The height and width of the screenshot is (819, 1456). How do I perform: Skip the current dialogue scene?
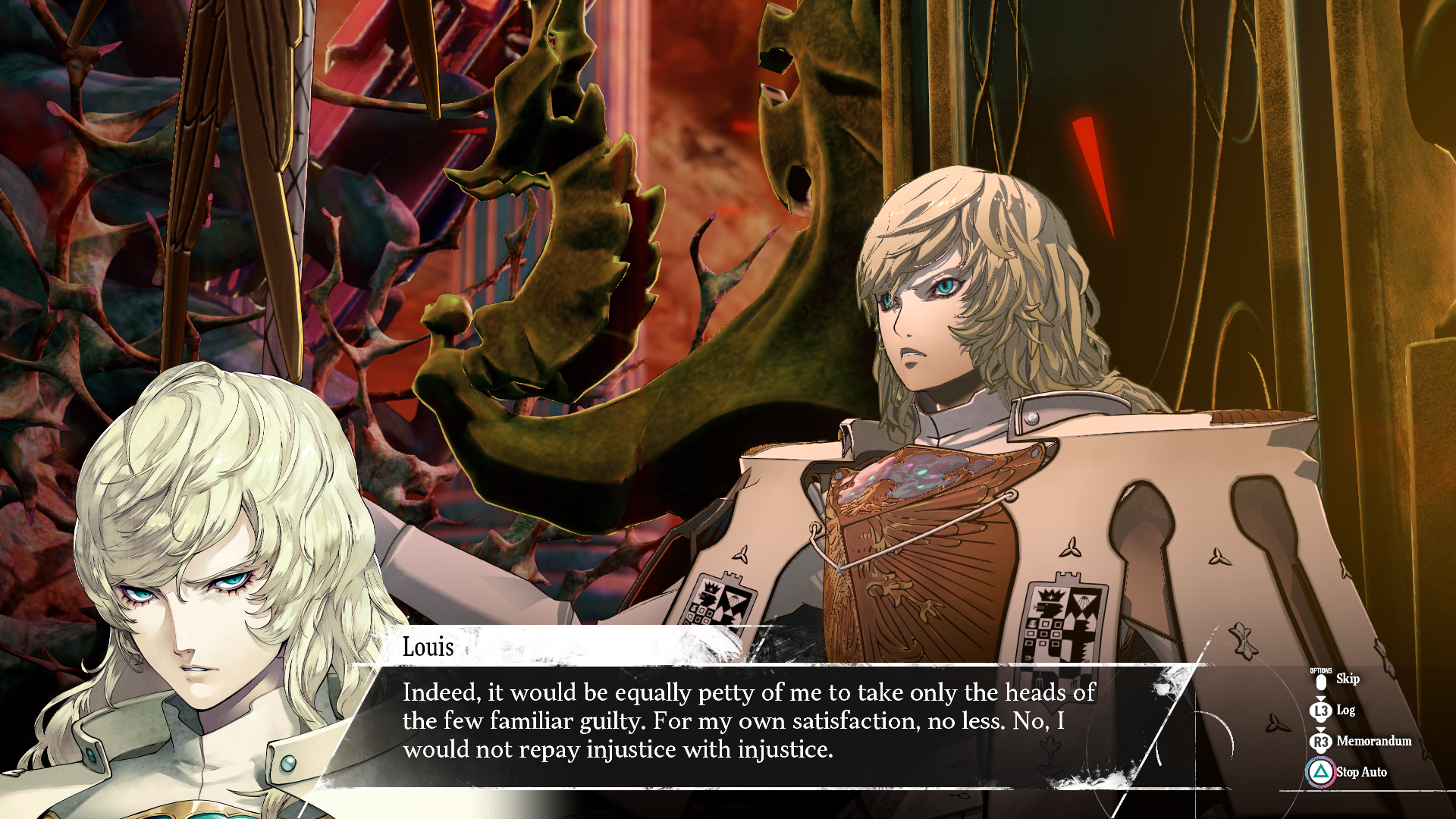(1345, 679)
